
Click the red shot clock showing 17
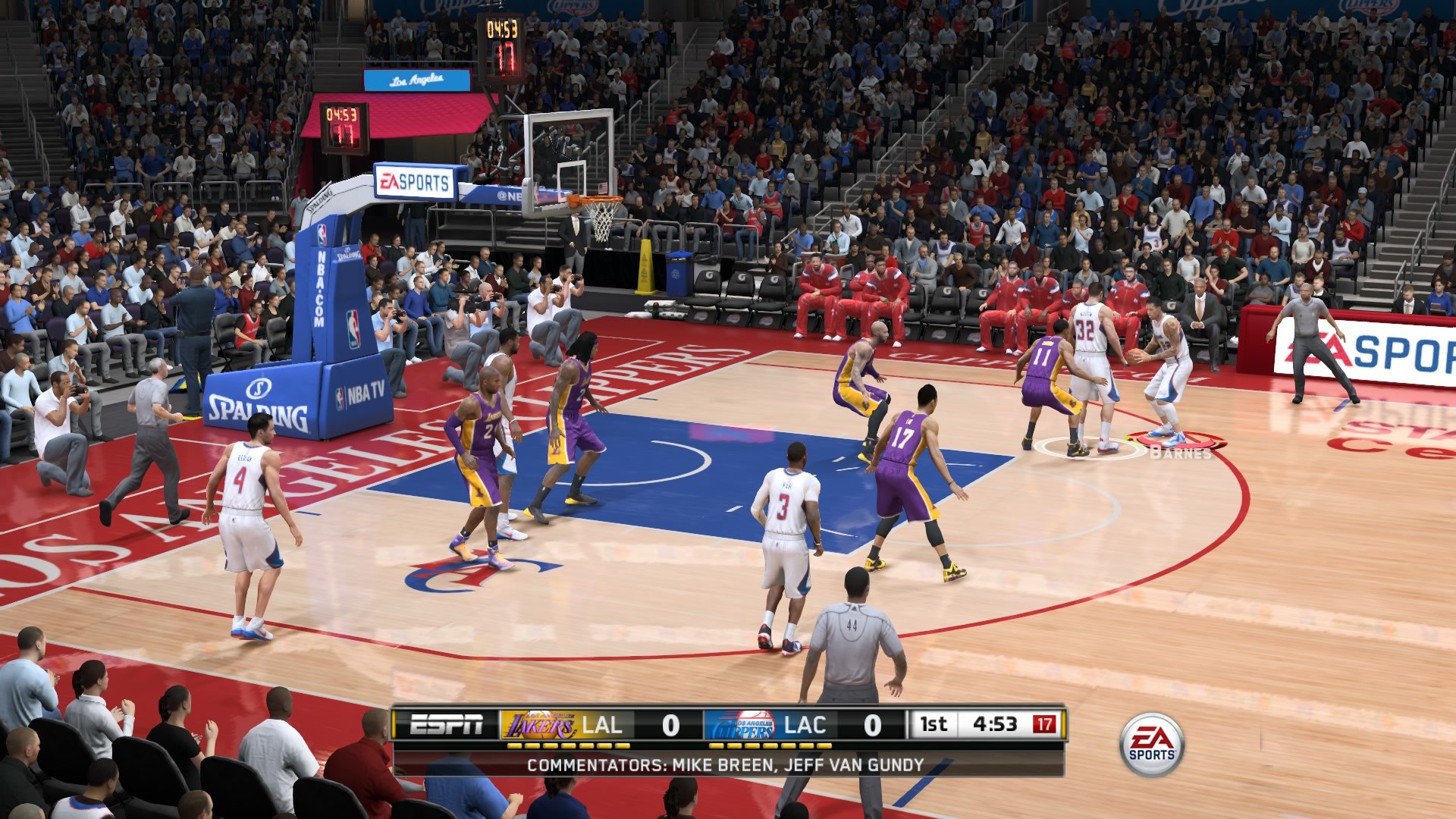[x=1043, y=724]
